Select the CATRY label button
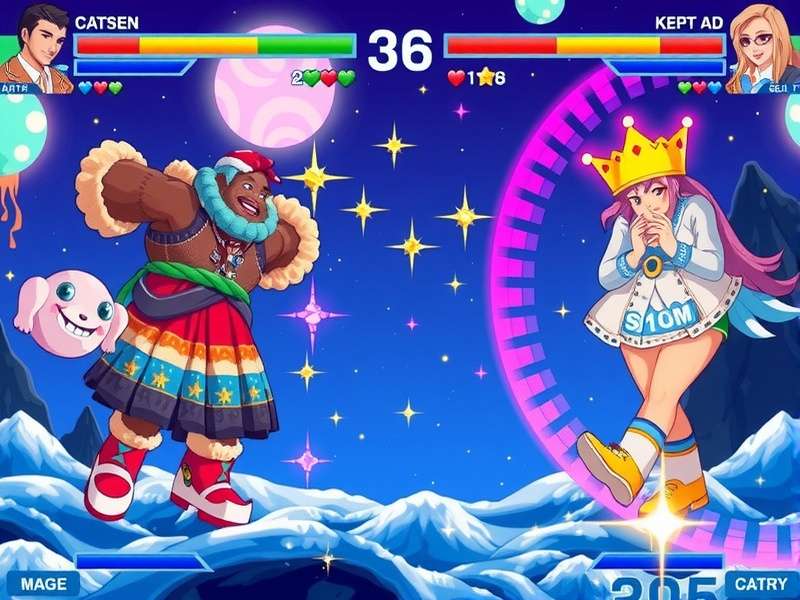This screenshot has height=600, width=800. [x=762, y=583]
